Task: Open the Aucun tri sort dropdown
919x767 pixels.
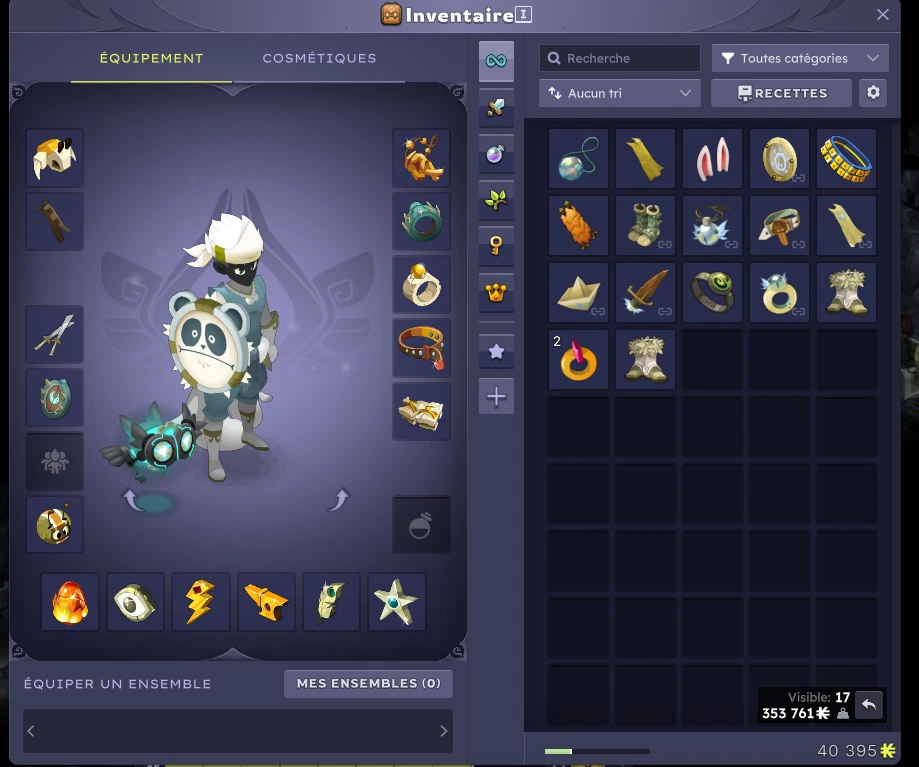Action: pos(619,93)
